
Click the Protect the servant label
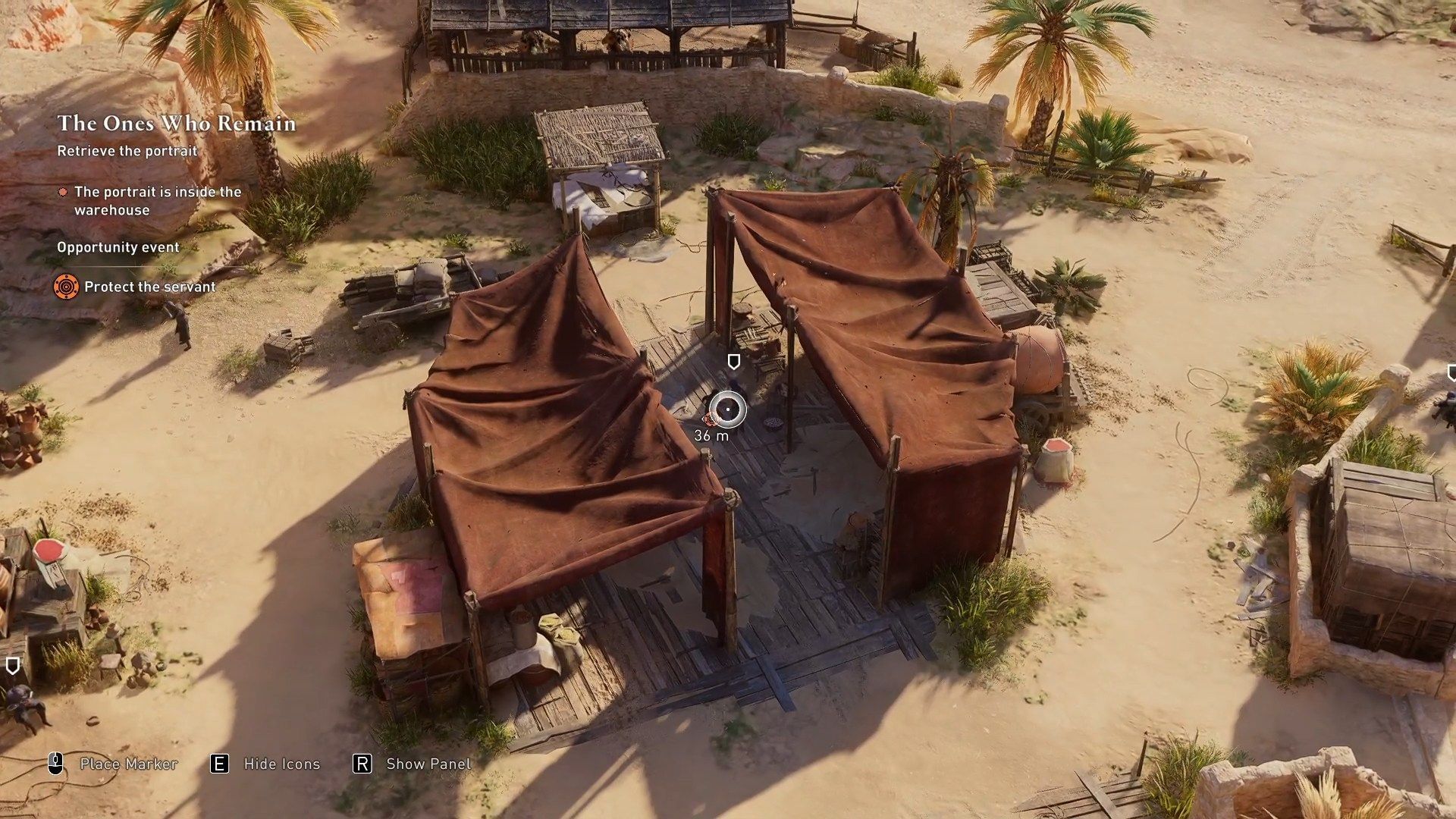pos(151,287)
